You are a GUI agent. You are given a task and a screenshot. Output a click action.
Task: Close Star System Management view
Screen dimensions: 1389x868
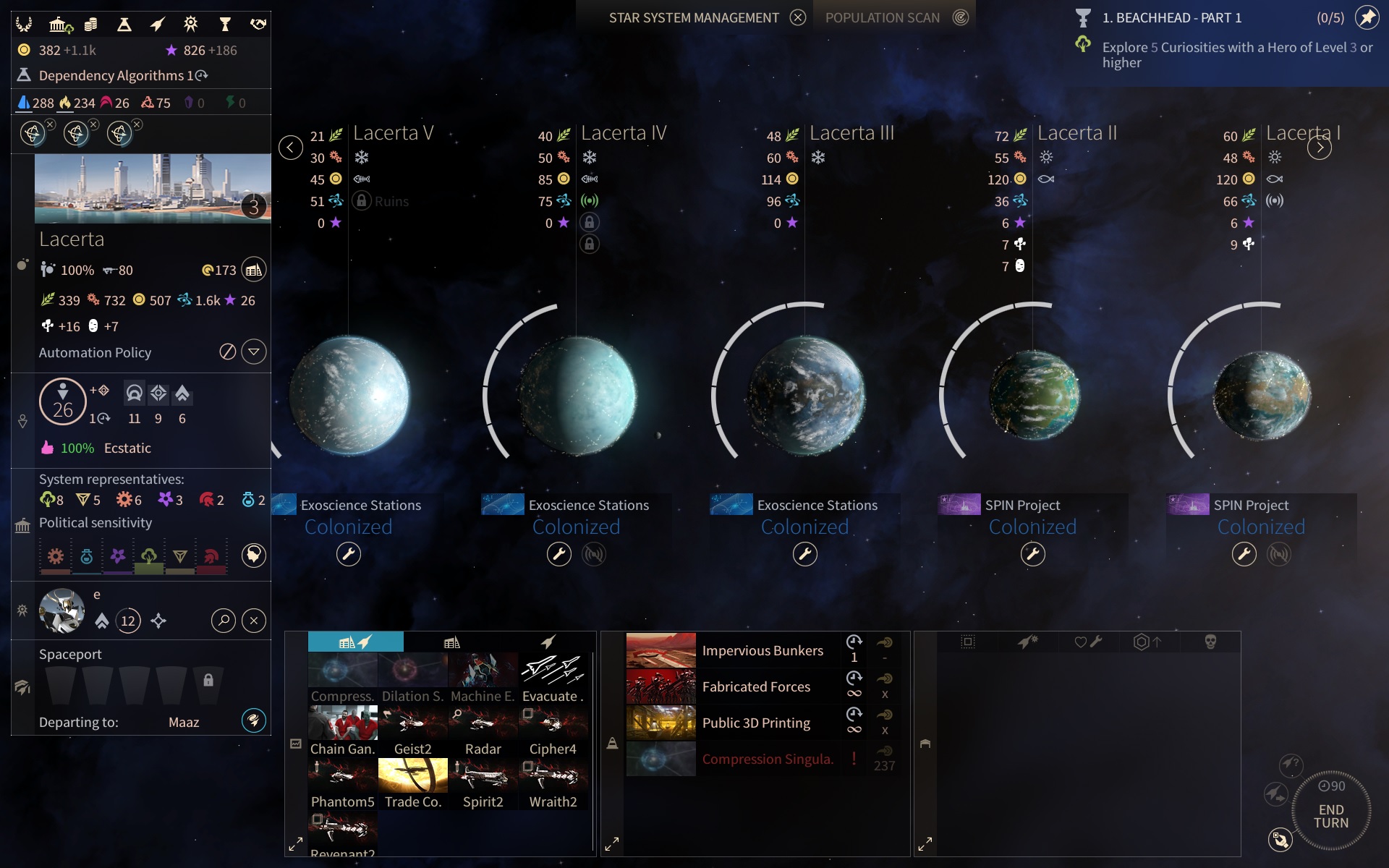tap(797, 17)
